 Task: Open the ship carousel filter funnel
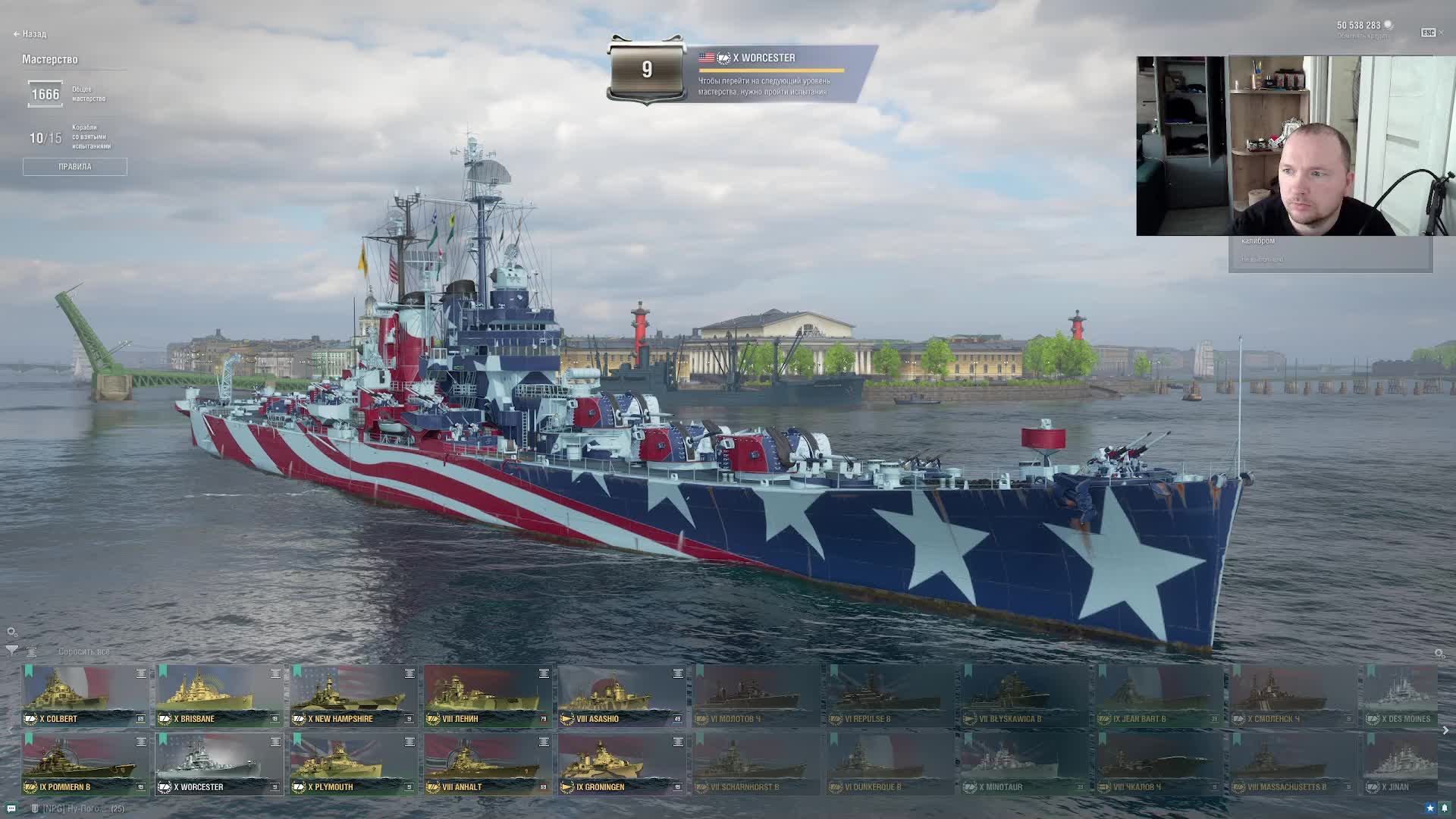pyautogui.click(x=11, y=651)
